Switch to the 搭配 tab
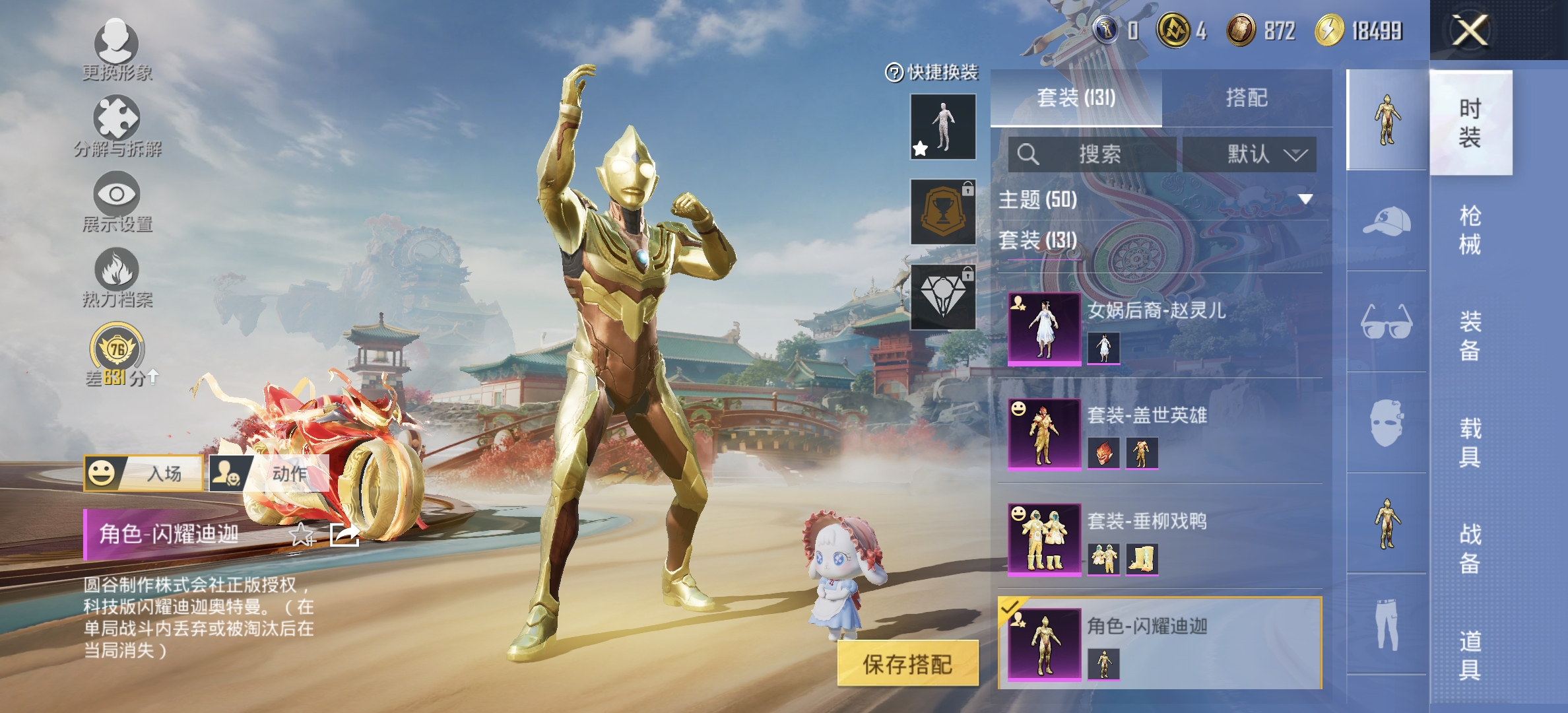Screen dimensions: 1568x713 point(1251,98)
